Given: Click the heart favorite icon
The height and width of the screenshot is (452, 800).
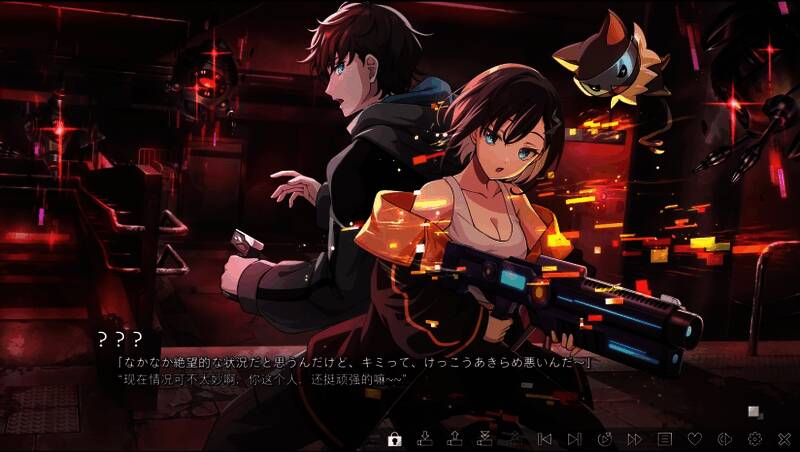Looking at the screenshot, I should pos(694,438).
